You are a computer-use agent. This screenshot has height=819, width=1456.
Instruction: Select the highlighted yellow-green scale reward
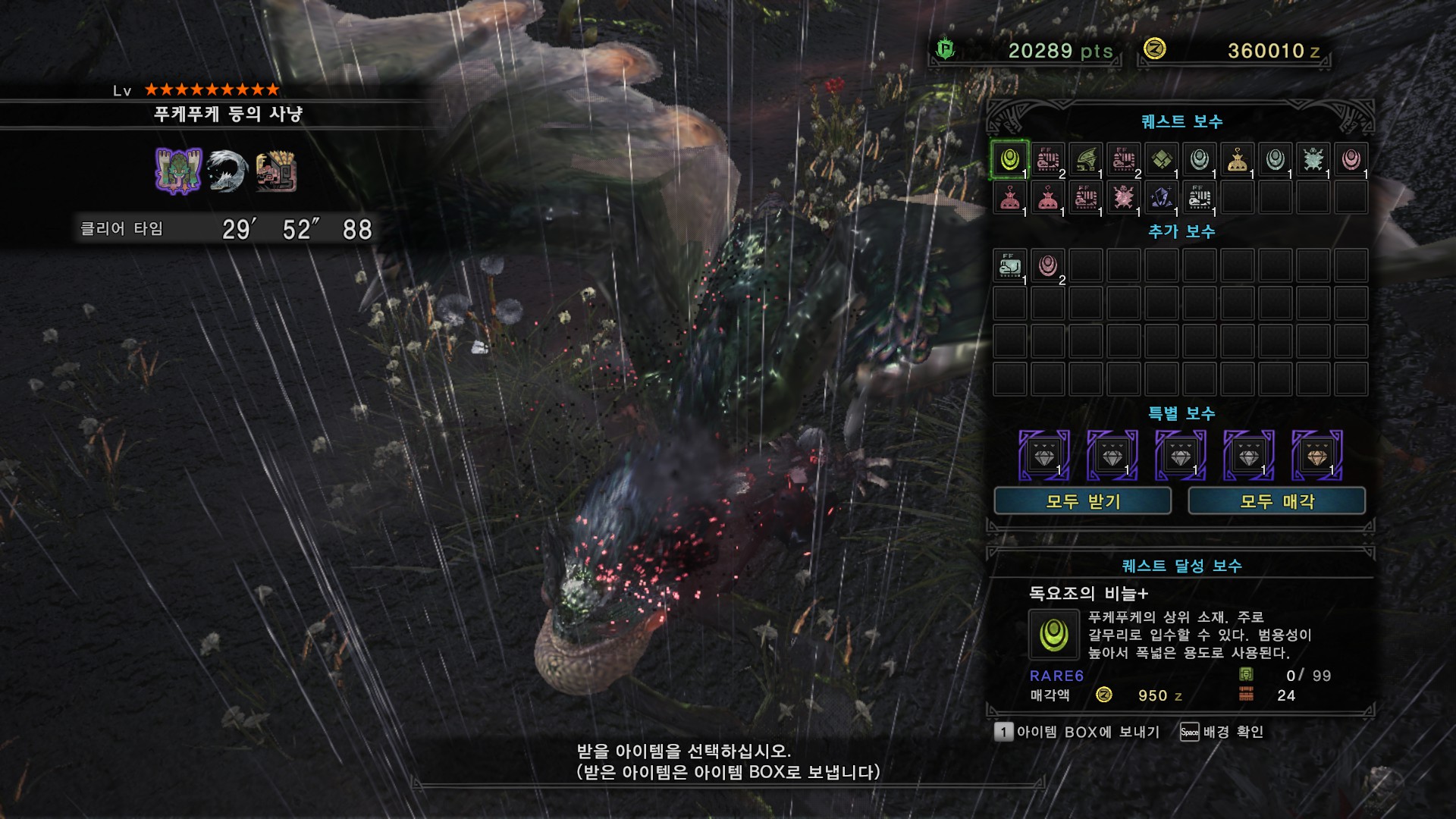pyautogui.click(x=1009, y=160)
